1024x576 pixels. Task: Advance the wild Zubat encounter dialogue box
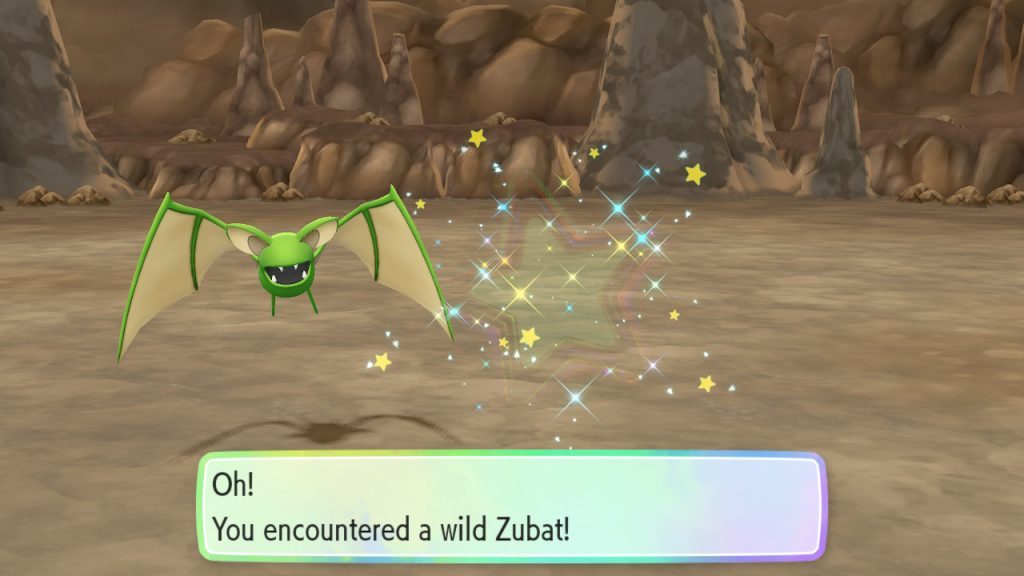511,506
